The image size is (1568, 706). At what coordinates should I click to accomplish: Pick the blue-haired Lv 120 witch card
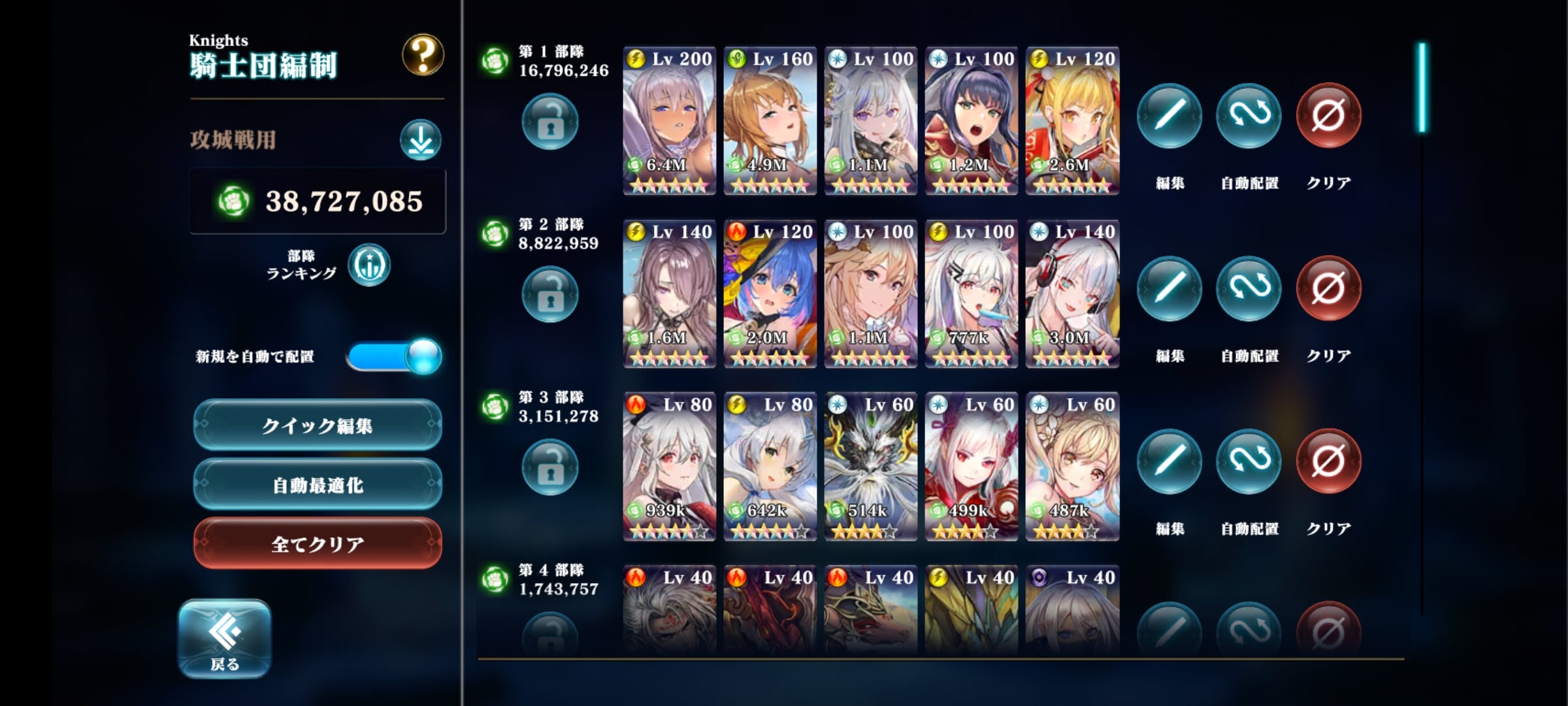point(770,294)
